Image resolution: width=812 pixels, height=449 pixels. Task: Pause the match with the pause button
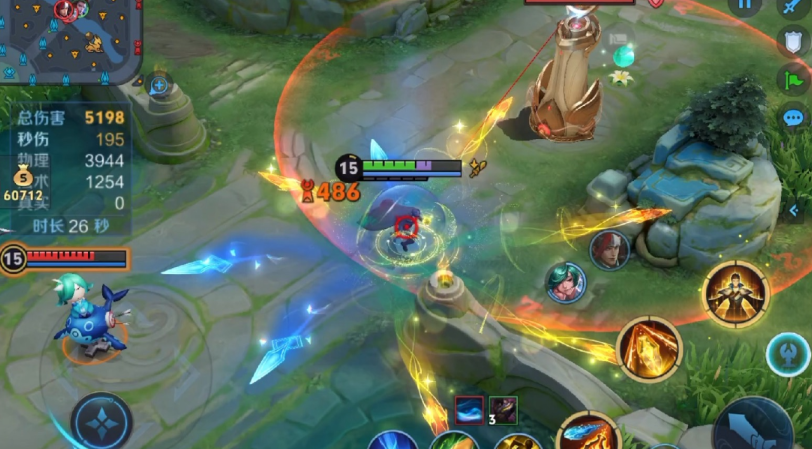(744, 4)
